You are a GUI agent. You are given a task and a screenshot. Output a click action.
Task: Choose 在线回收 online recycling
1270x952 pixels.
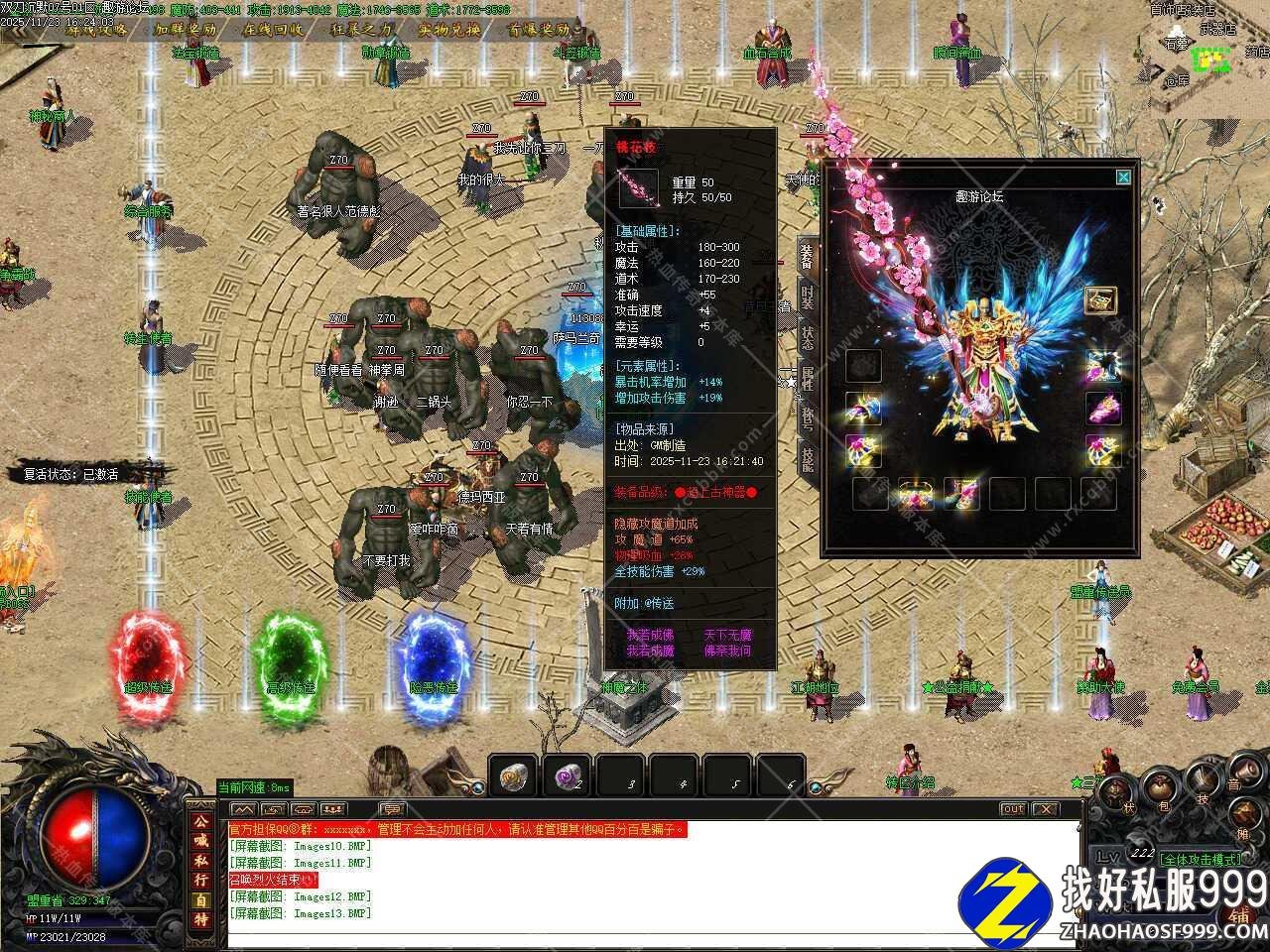click(274, 29)
